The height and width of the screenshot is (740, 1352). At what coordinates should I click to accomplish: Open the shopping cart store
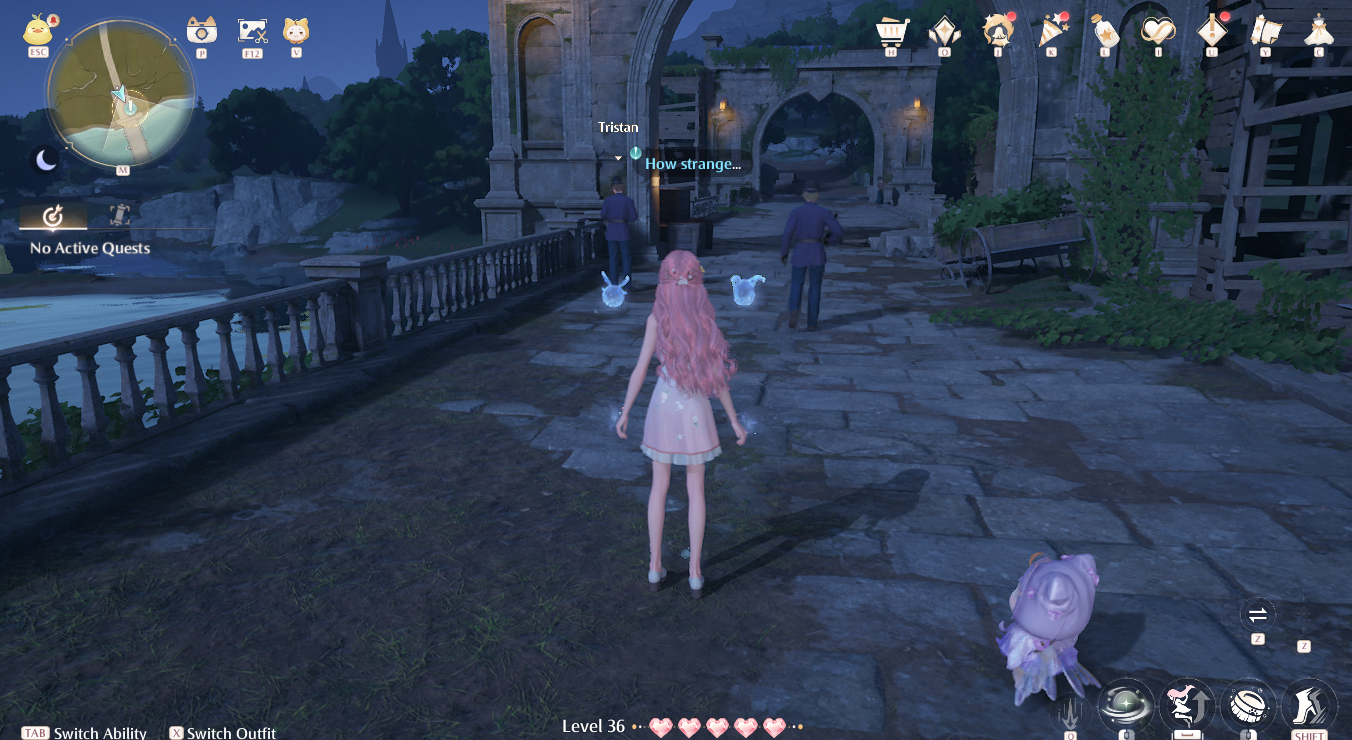pyautogui.click(x=891, y=30)
